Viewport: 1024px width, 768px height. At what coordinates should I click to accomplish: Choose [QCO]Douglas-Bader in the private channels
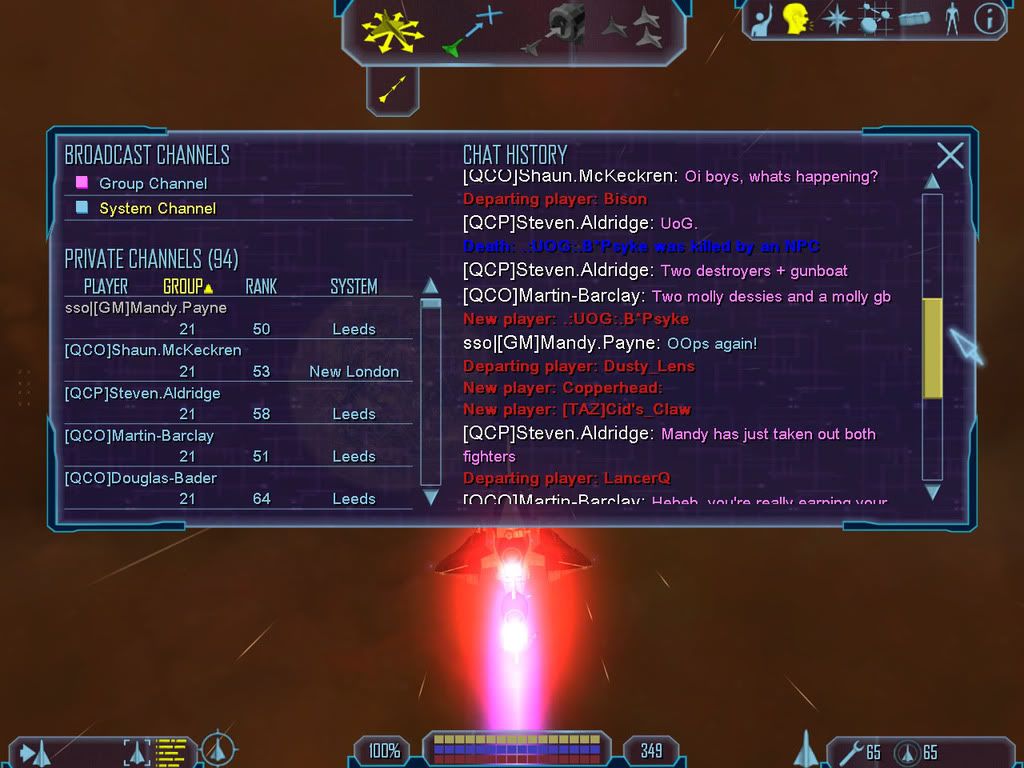(x=140, y=478)
